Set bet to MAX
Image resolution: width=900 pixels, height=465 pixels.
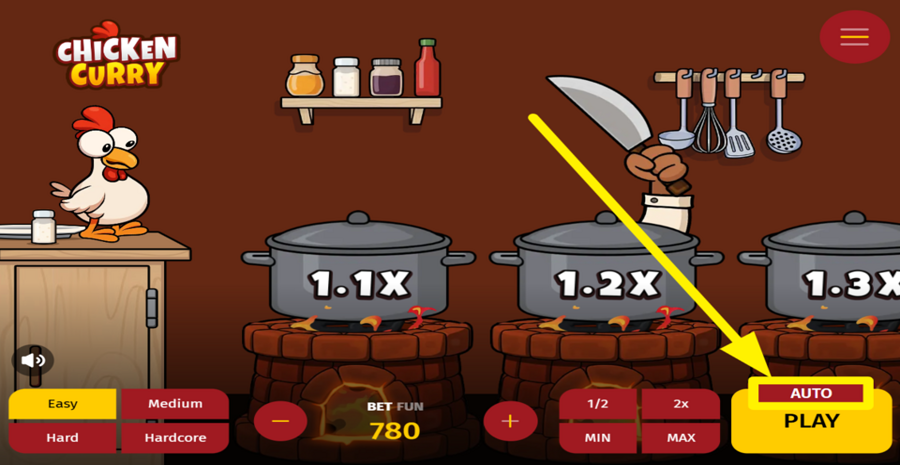click(681, 438)
